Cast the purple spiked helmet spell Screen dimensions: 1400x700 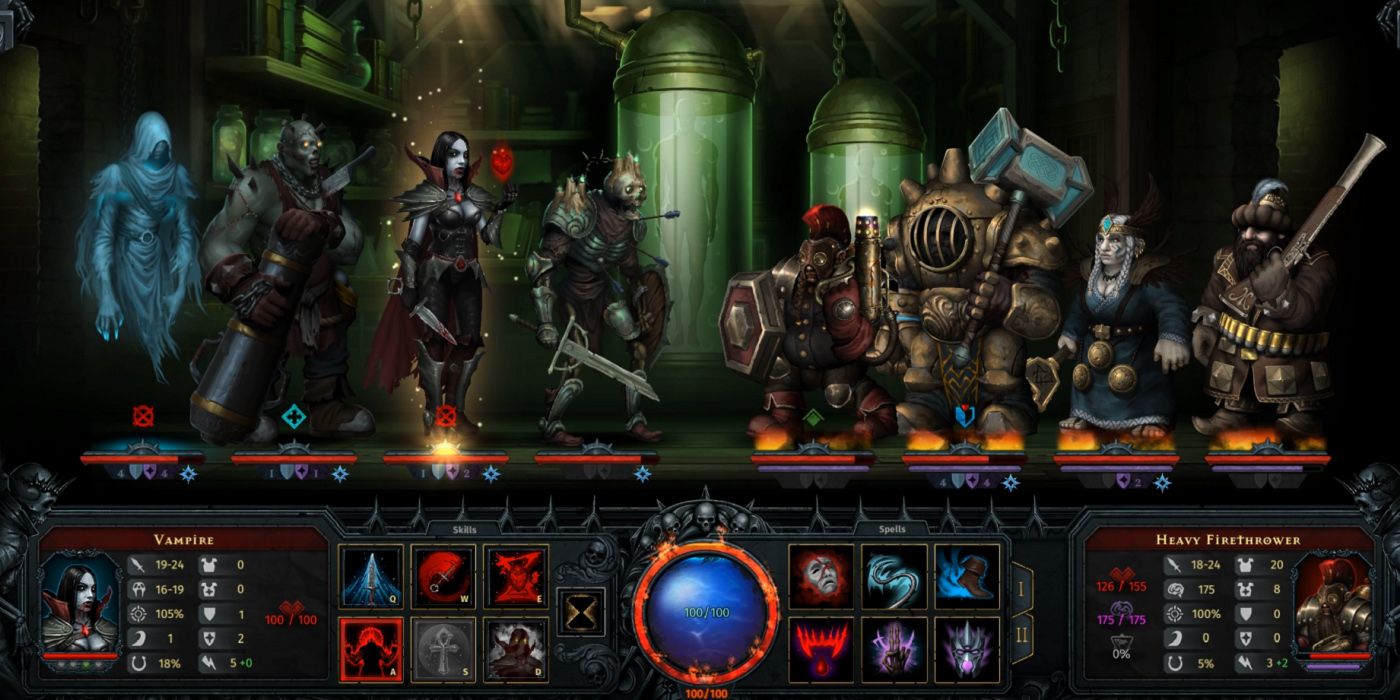click(x=966, y=649)
